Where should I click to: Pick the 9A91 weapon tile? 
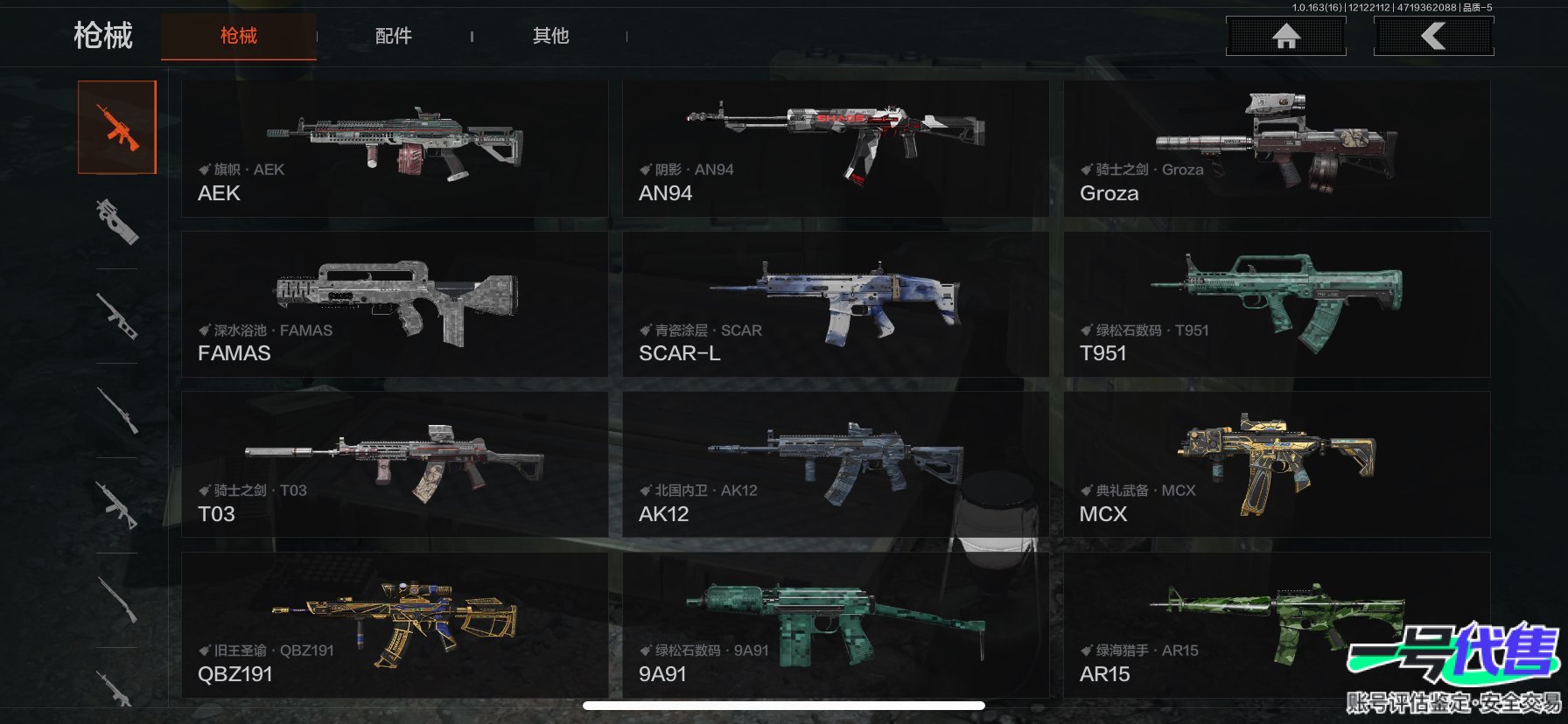(835, 624)
